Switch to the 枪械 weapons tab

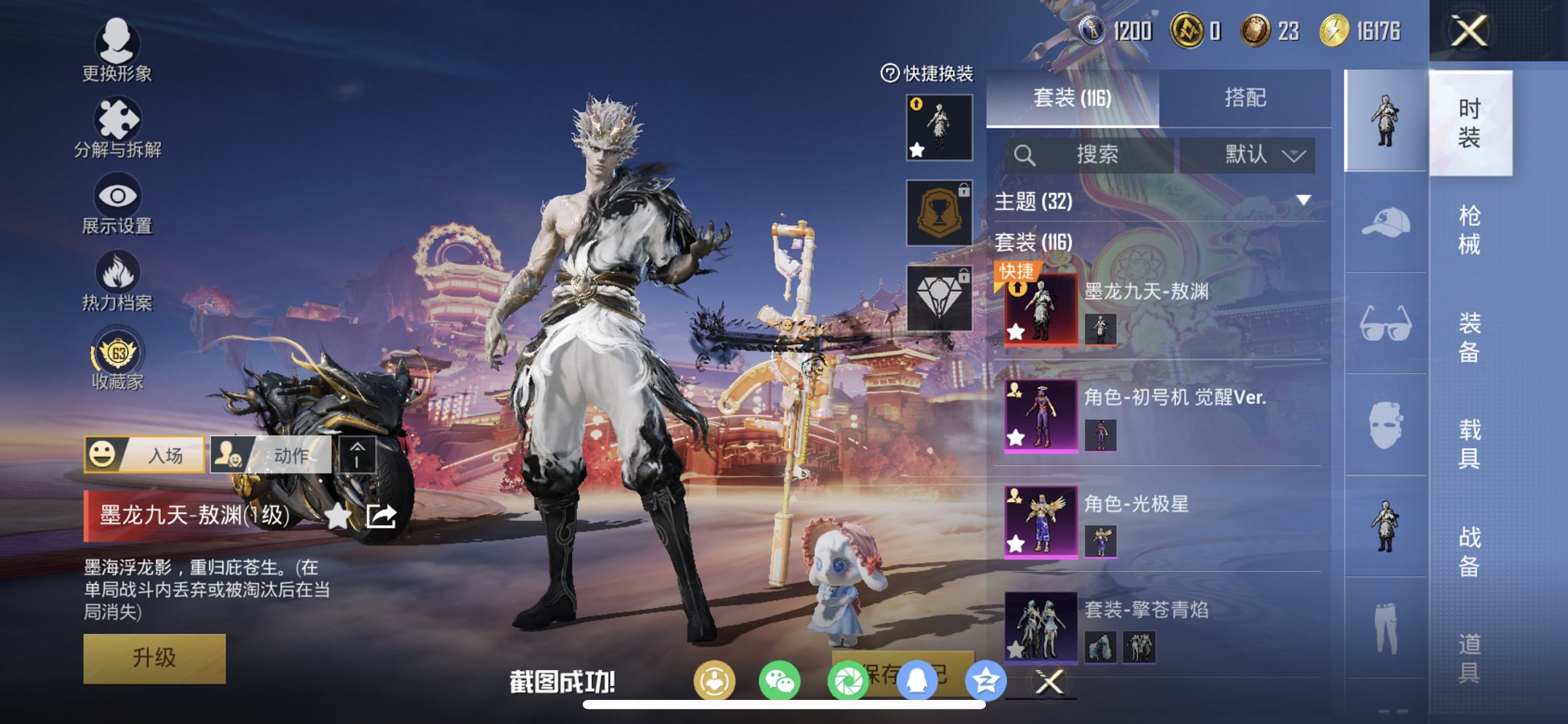[x=1472, y=229]
